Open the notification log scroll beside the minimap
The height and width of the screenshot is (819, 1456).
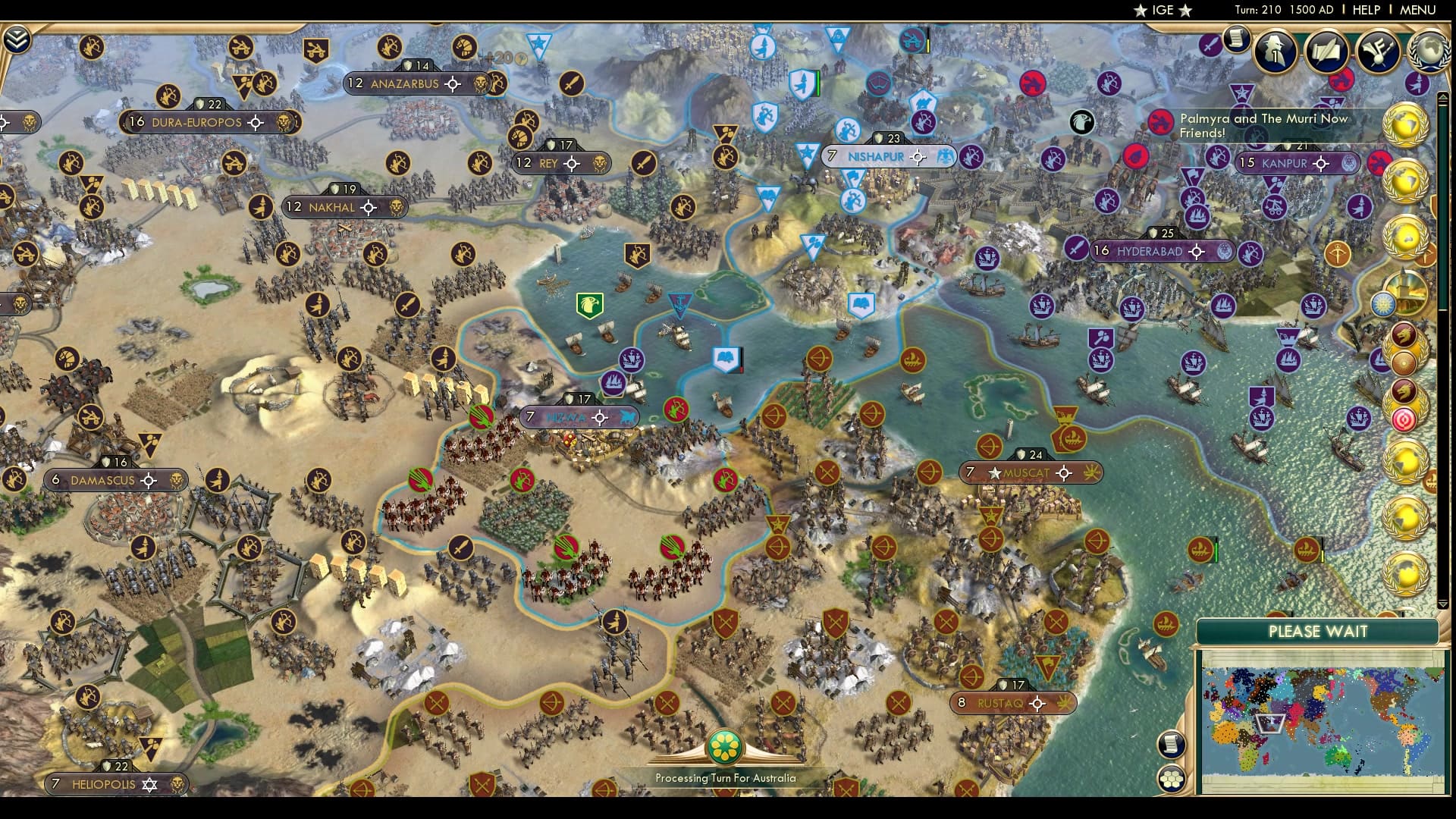(x=1172, y=743)
